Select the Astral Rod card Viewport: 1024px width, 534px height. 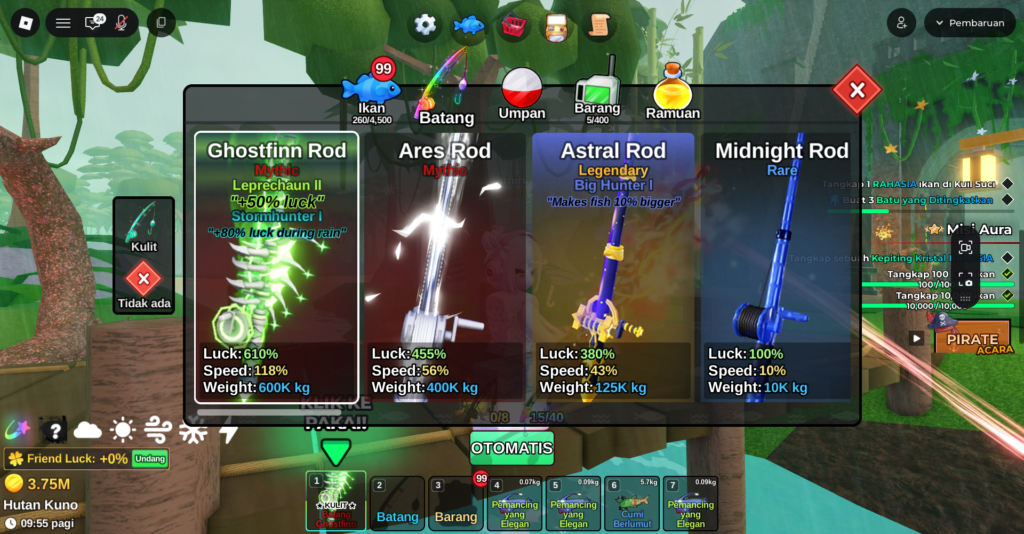click(x=613, y=267)
